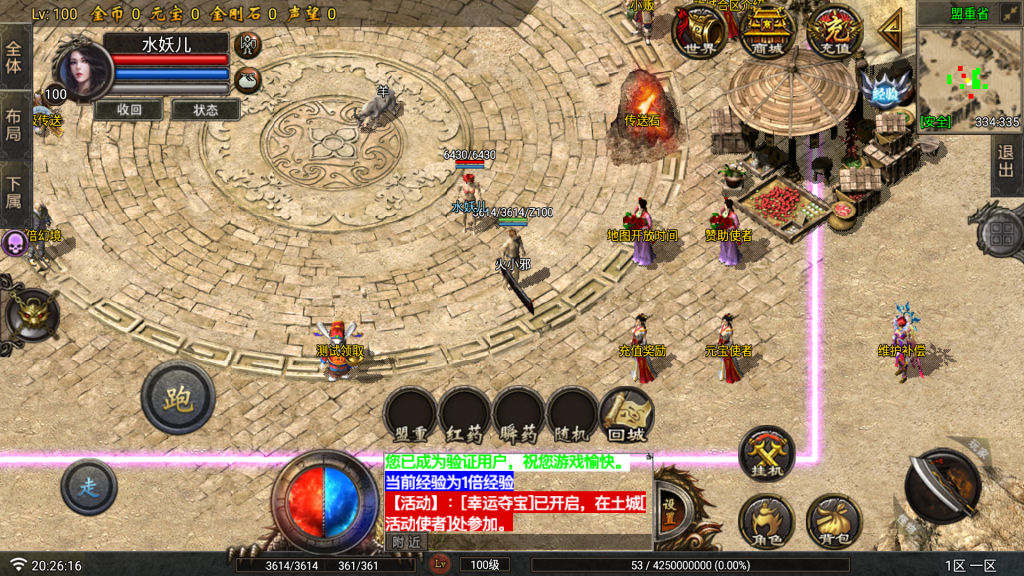Image resolution: width=1024 pixels, height=576 pixels.
Task: Click the 收回 recall button
Action: click(129, 110)
